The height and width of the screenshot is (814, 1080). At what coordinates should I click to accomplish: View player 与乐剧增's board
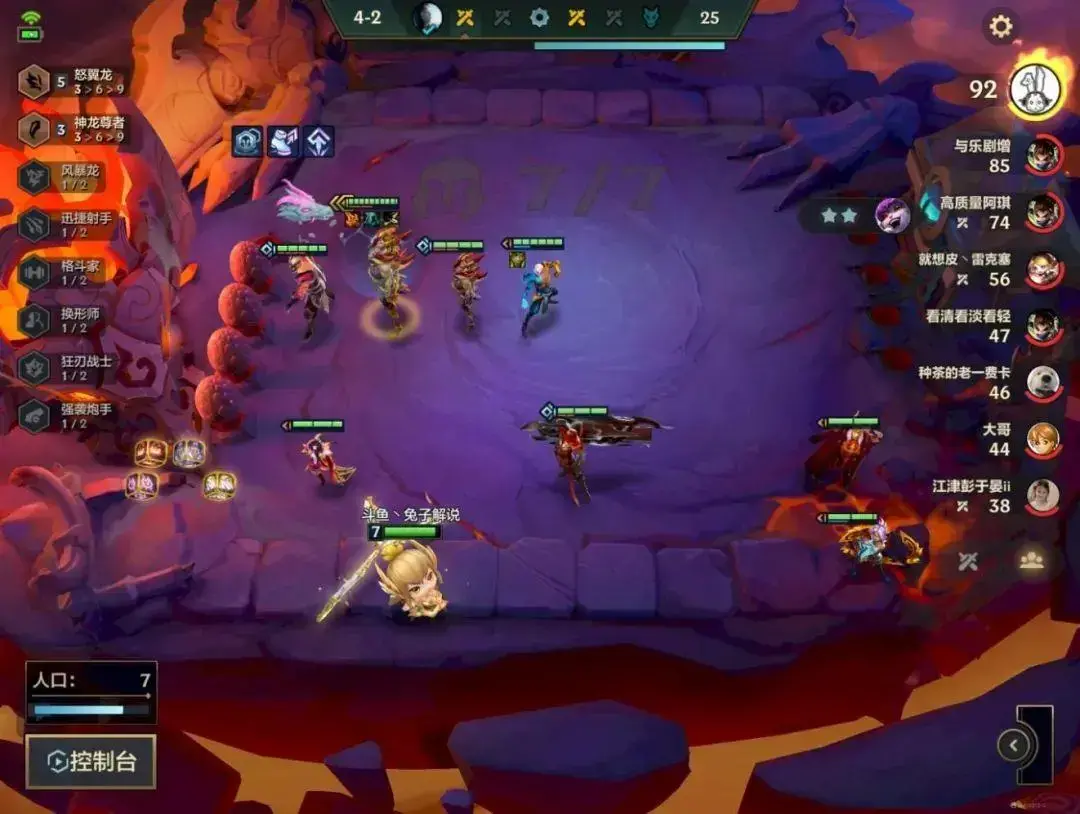(x=1043, y=154)
